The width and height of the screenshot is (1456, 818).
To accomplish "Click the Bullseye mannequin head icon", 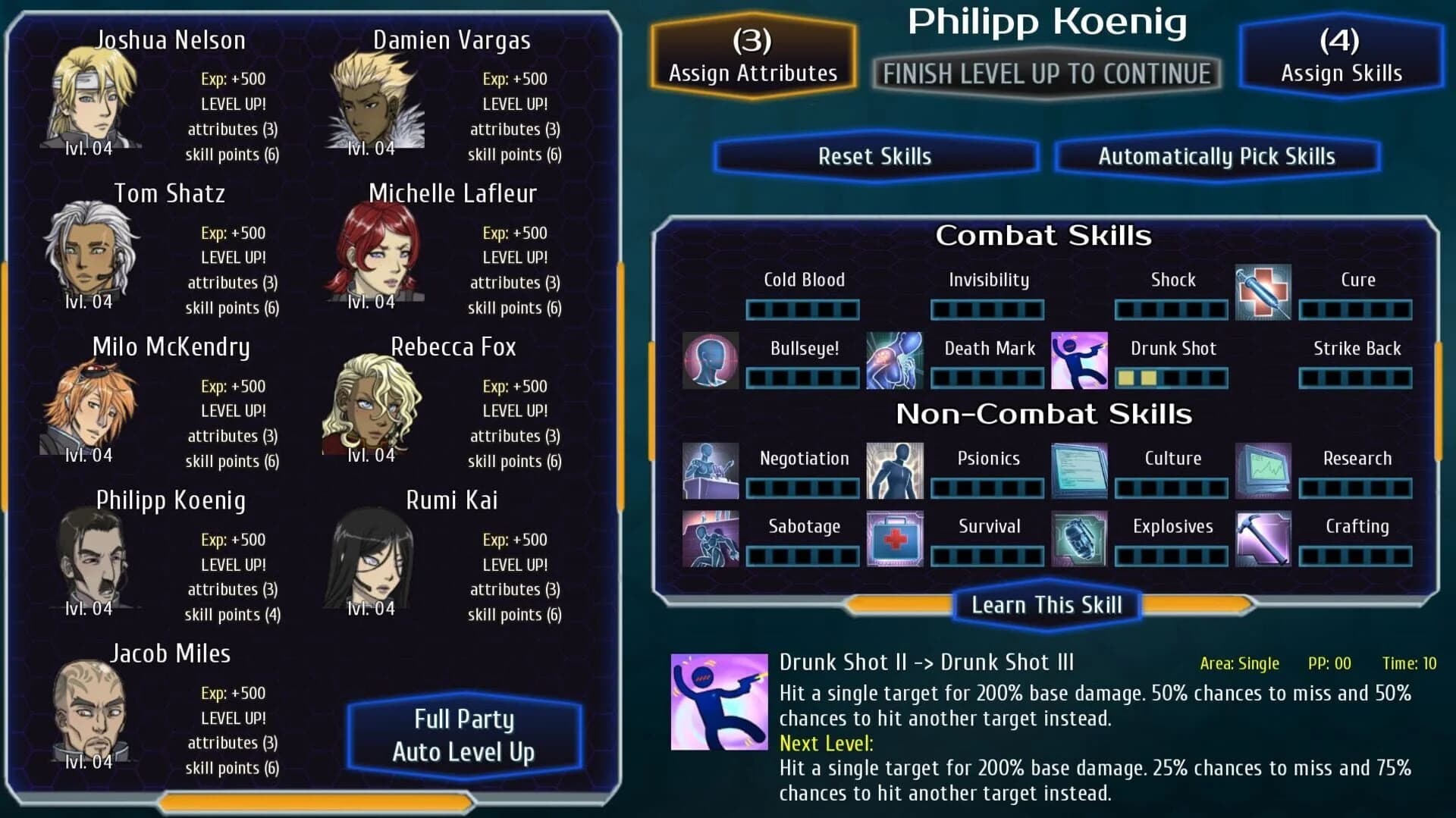I will click(x=711, y=360).
